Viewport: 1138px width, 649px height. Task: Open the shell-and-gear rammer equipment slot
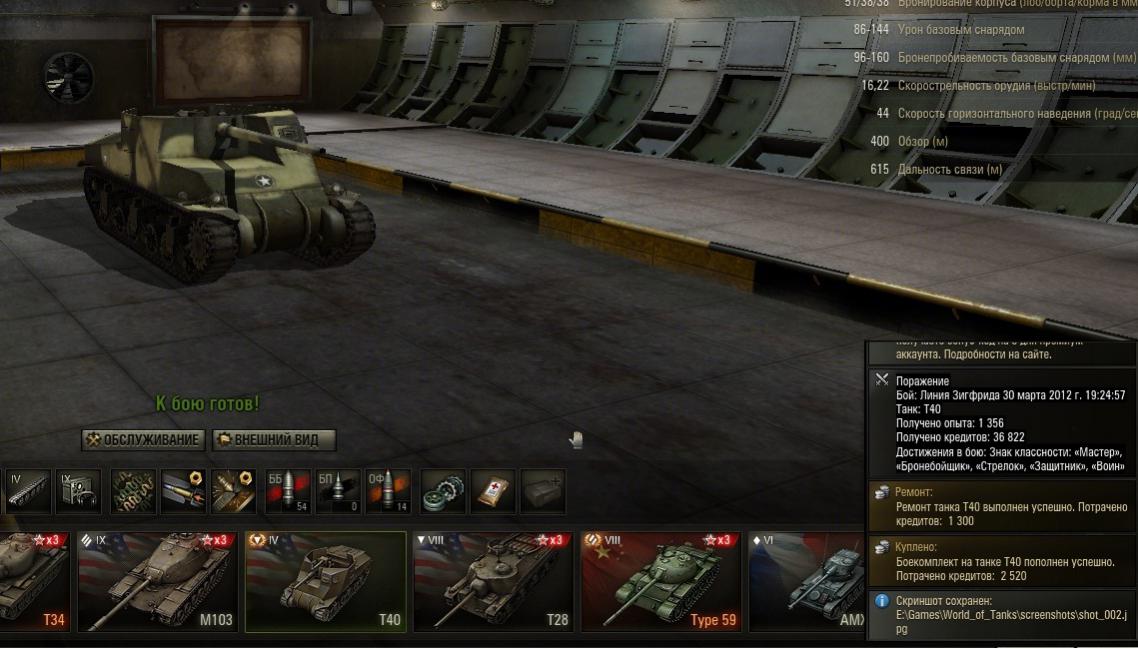click(183, 491)
